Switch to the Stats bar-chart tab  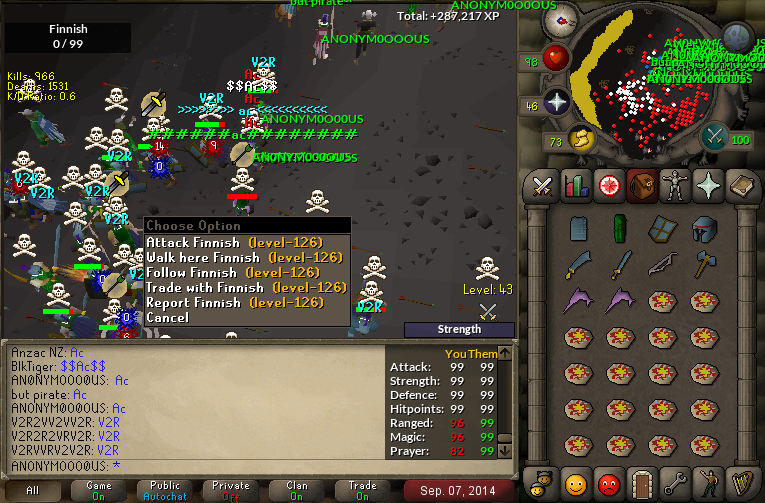coord(575,186)
